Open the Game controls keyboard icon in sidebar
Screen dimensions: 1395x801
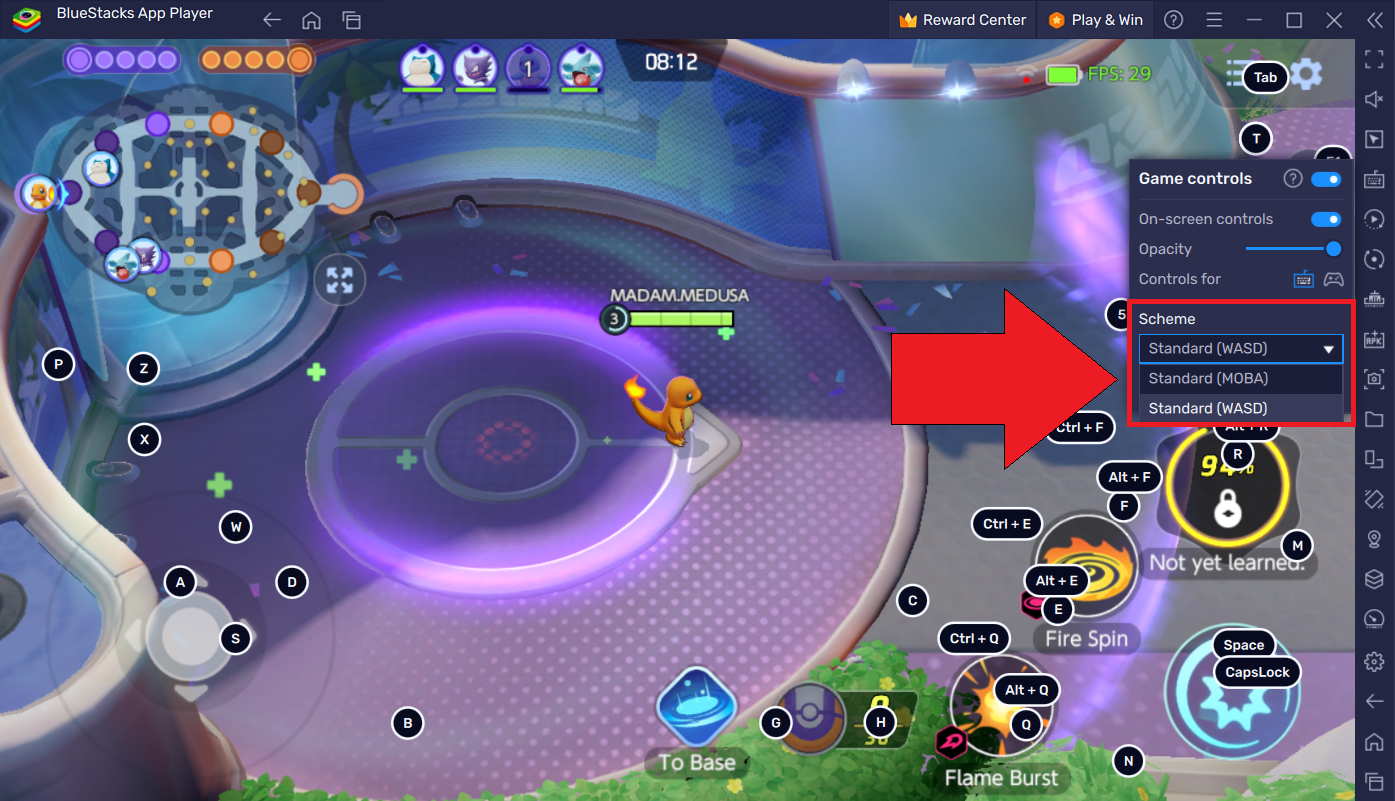click(1374, 180)
